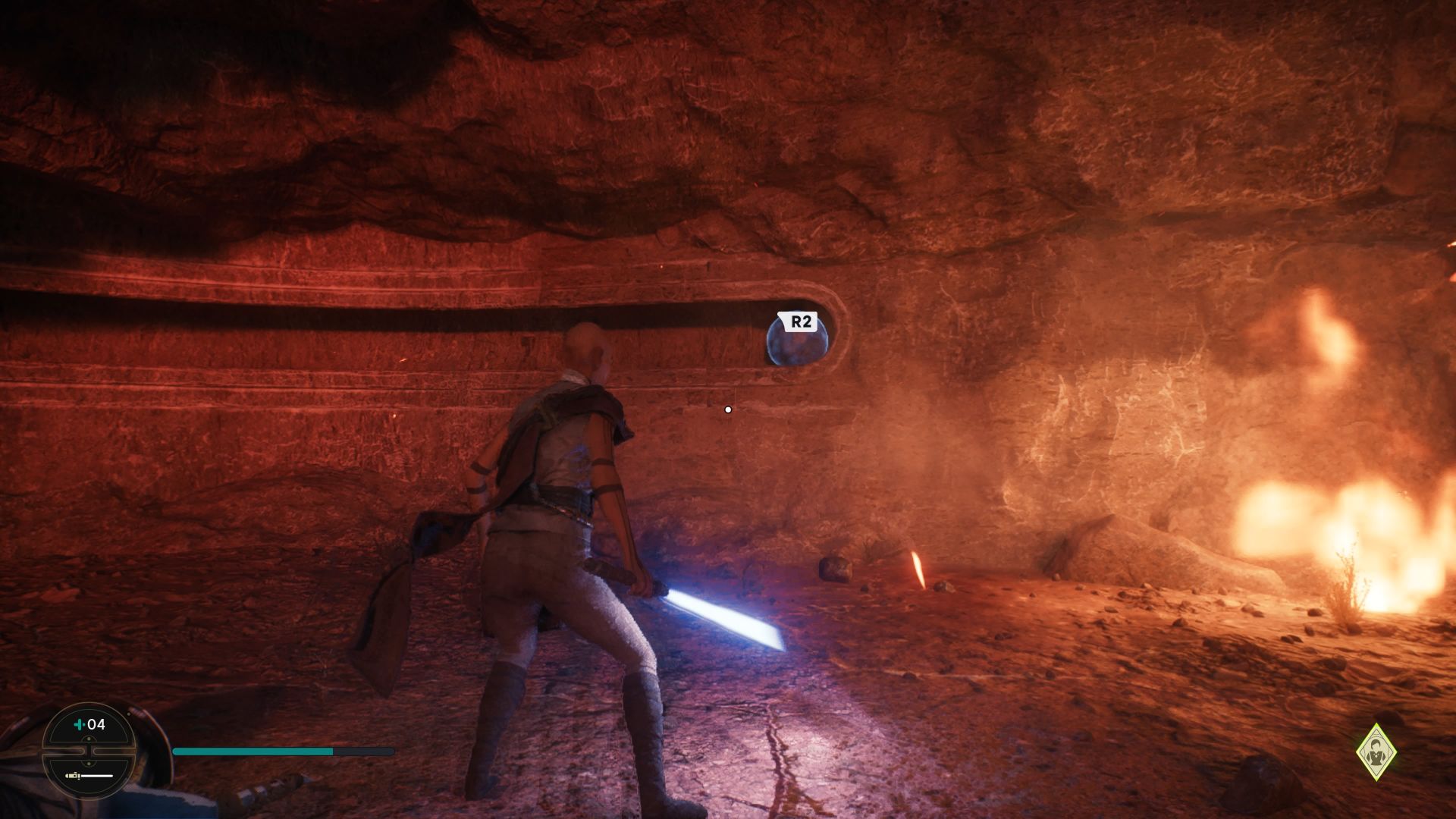This screenshot has height=819, width=1456.
Task: Click the small dot atop the HUD circle
Action: (89, 739)
